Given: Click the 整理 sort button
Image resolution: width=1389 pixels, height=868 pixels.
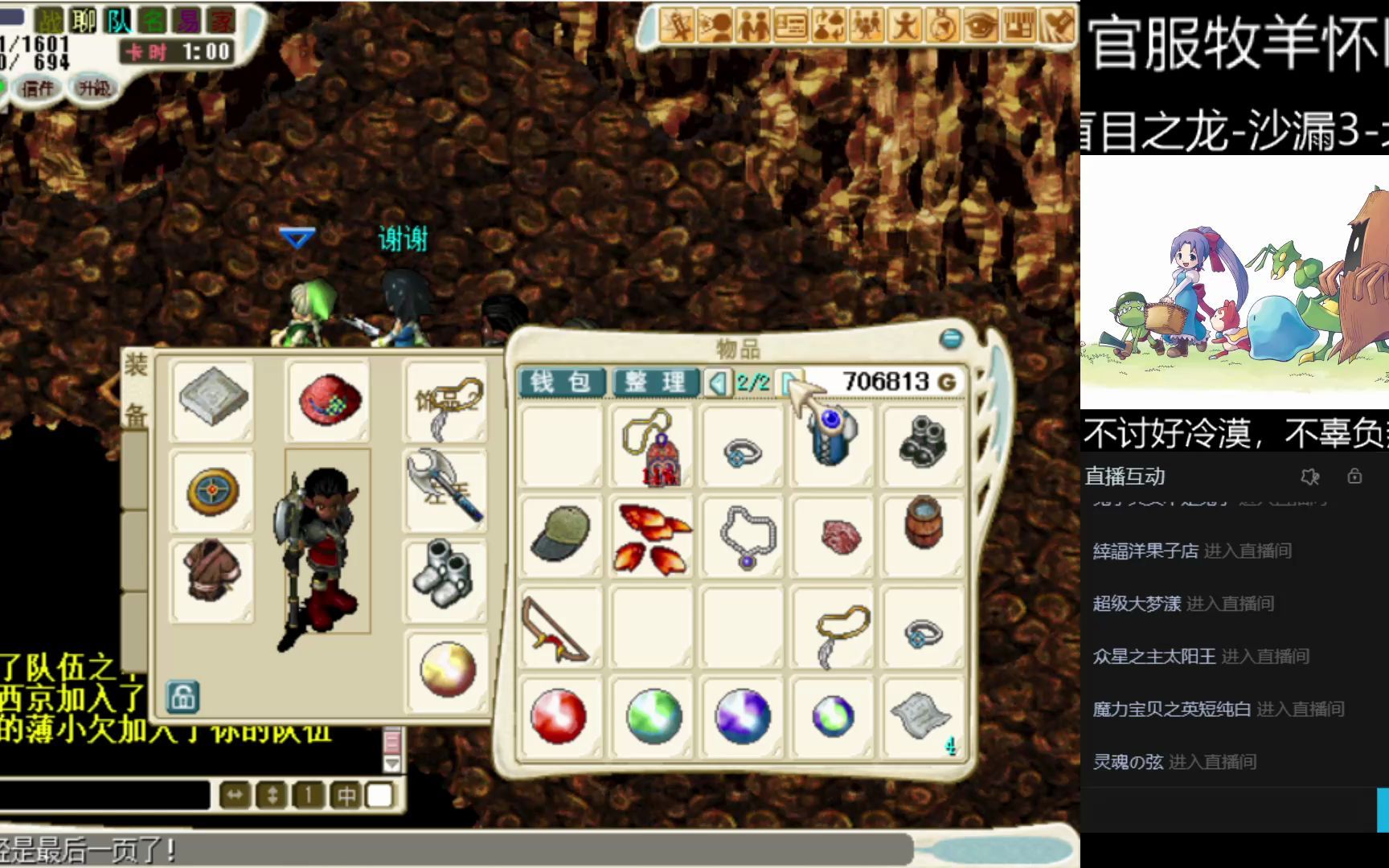Looking at the screenshot, I should click(654, 382).
